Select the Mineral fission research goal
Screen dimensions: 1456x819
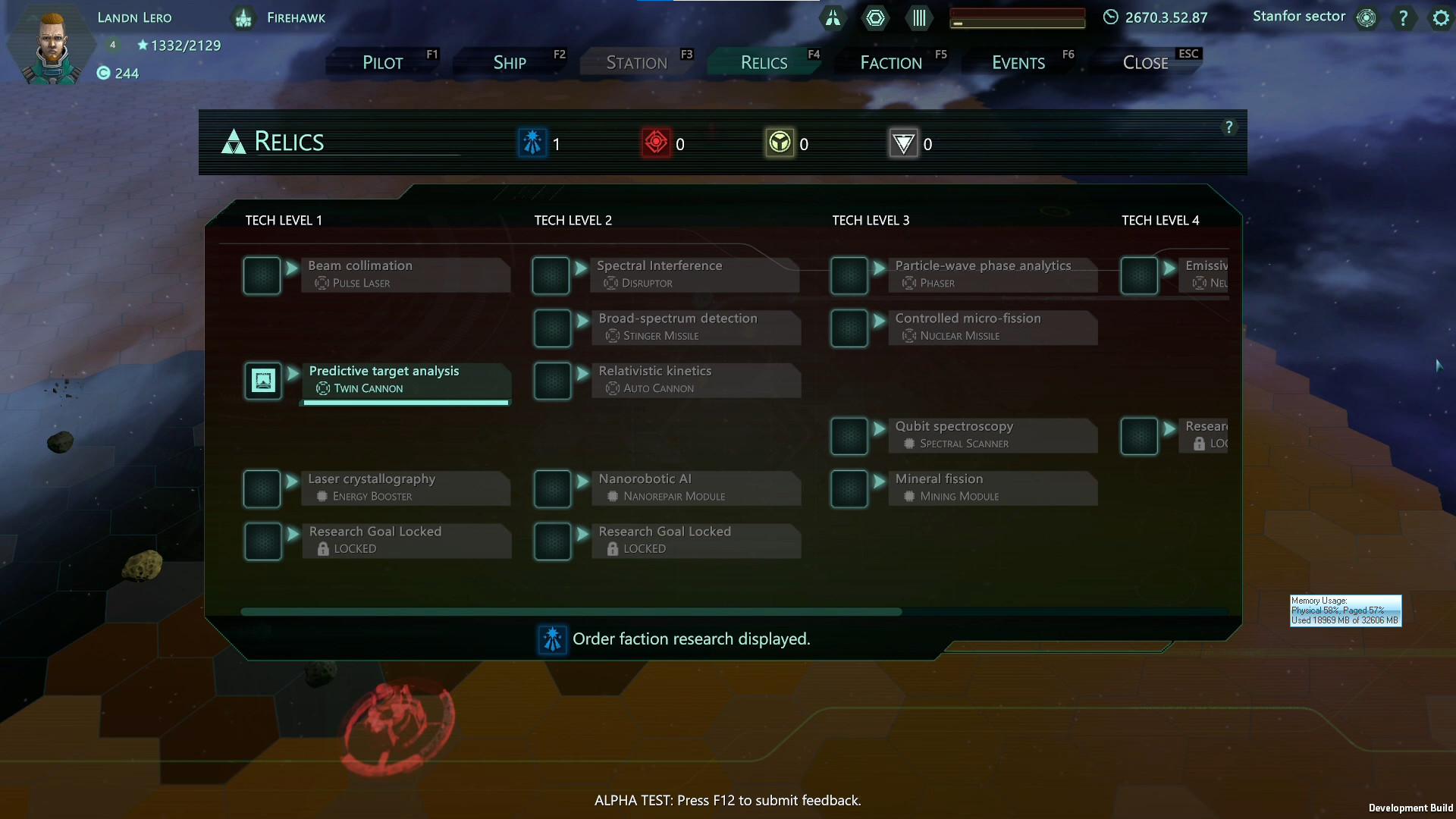click(x=993, y=488)
